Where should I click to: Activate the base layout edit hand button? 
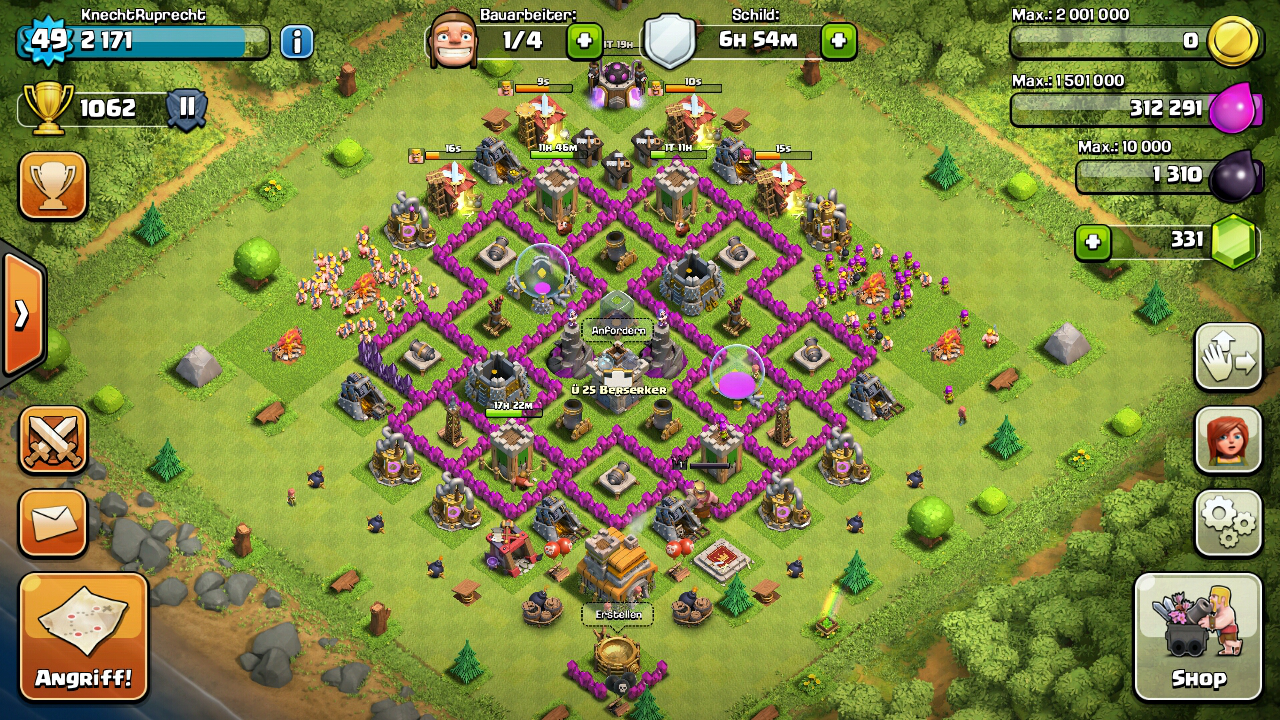pyautogui.click(x=1228, y=357)
